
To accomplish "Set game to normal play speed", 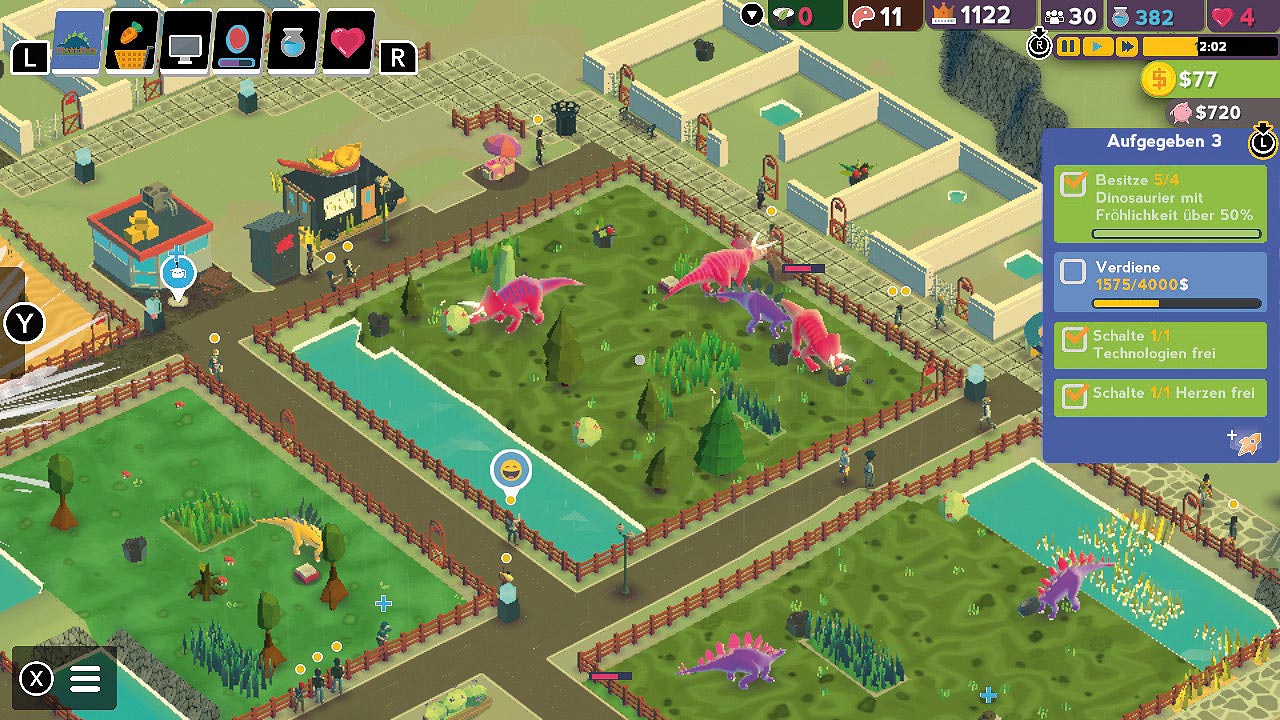I will click(1098, 47).
